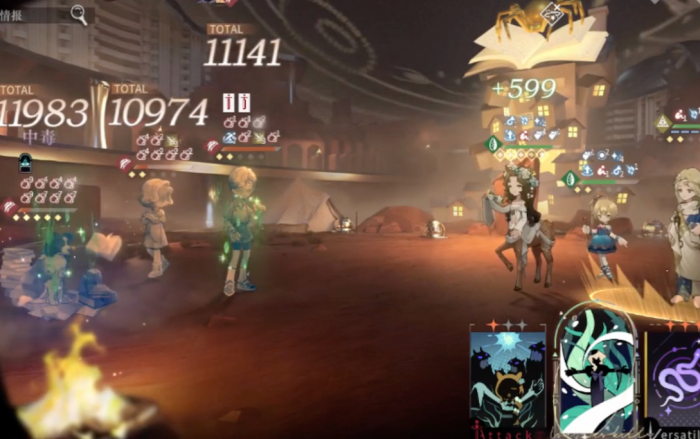Choose the green swirl ultimate card
The image size is (700, 439).
(596, 374)
